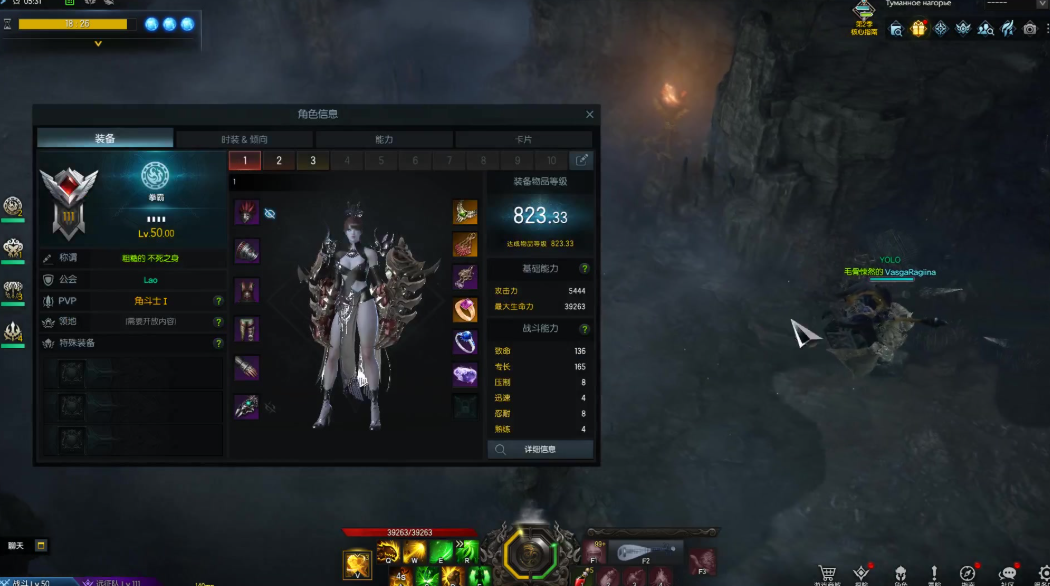The image size is (1050, 586).
Task: Switch to the 装备 equipment tab
Action: click(105, 139)
